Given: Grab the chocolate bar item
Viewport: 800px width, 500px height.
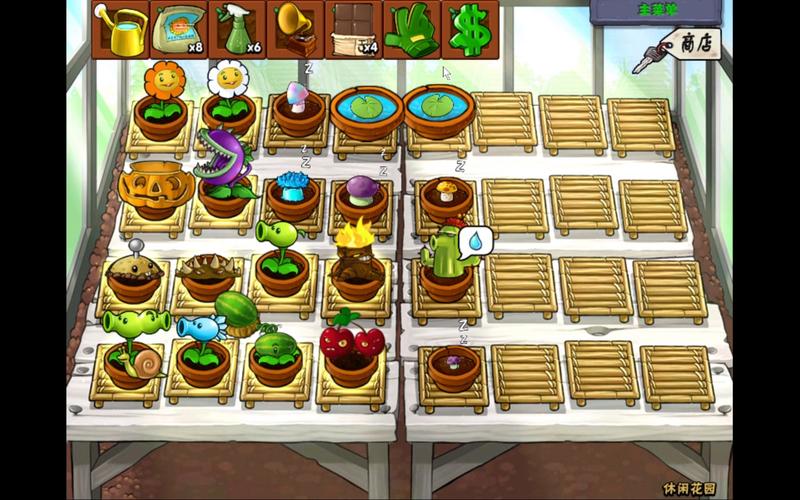Looking at the screenshot, I should [x=353, y=30].
